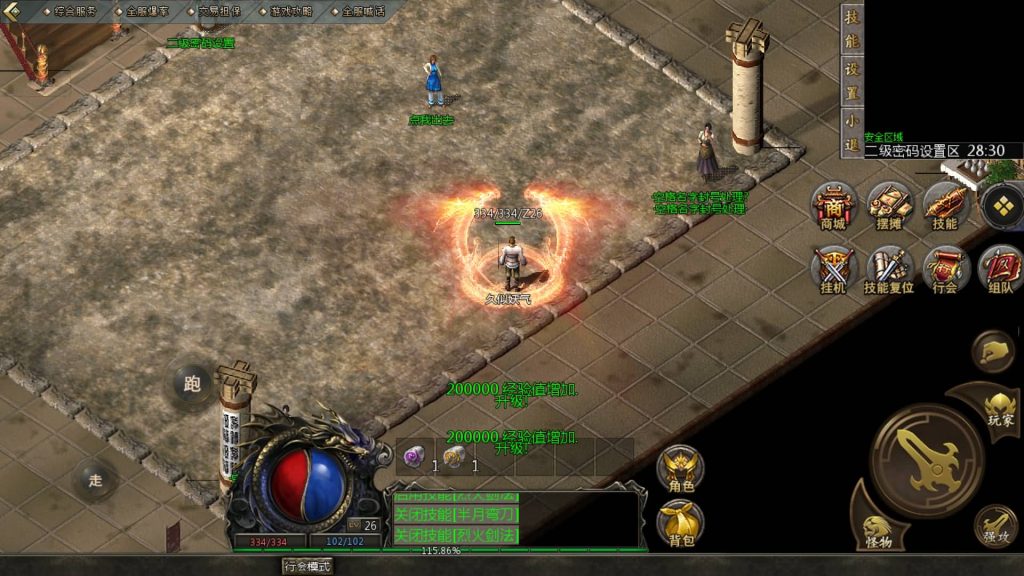This screenshot has width=1024, height=576.
Task: Open the 组队 team icon
Action: coord(1000,268)
